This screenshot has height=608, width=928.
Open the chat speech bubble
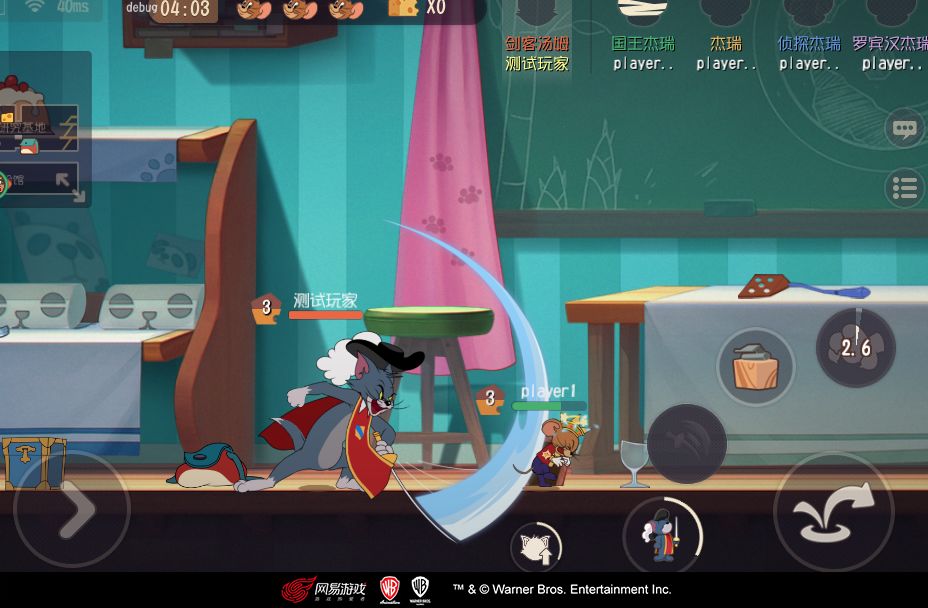click(904, 128)
